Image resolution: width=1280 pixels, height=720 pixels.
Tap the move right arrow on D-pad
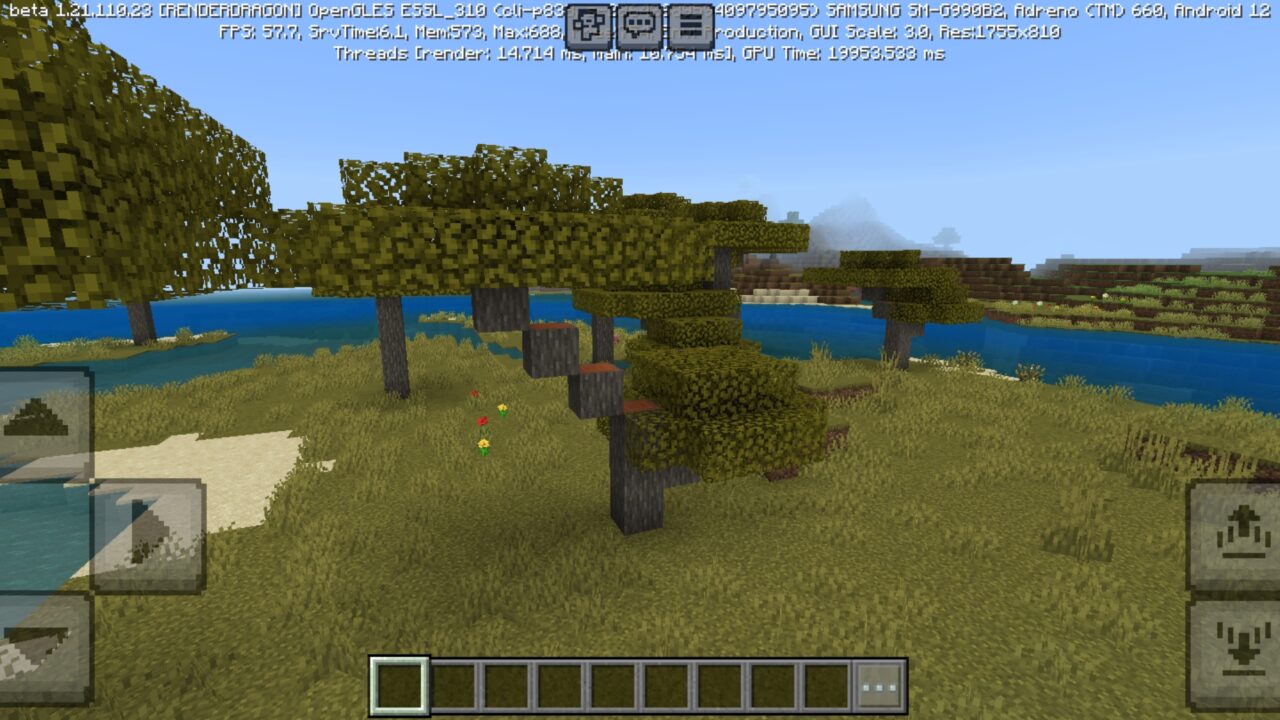point(148,534)
